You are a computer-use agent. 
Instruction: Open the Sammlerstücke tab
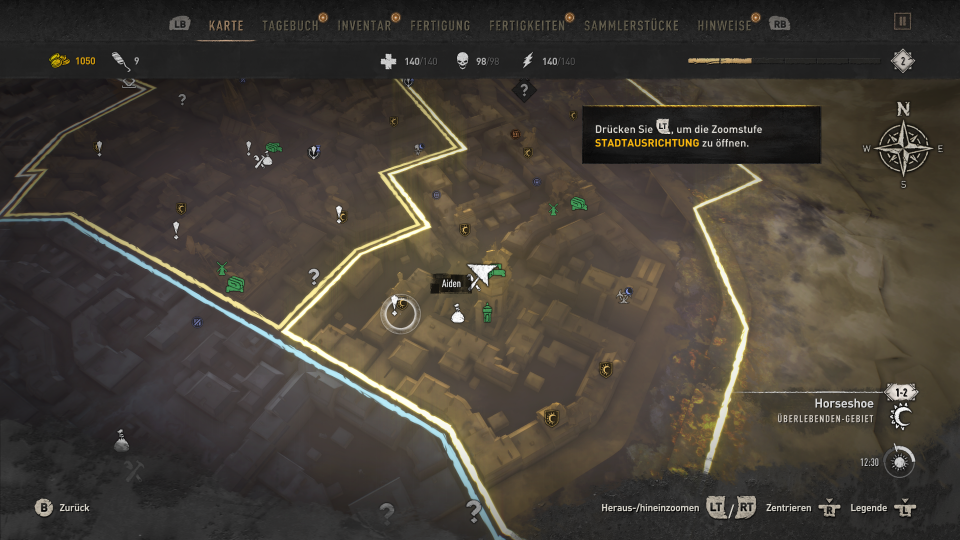[631, 25]
